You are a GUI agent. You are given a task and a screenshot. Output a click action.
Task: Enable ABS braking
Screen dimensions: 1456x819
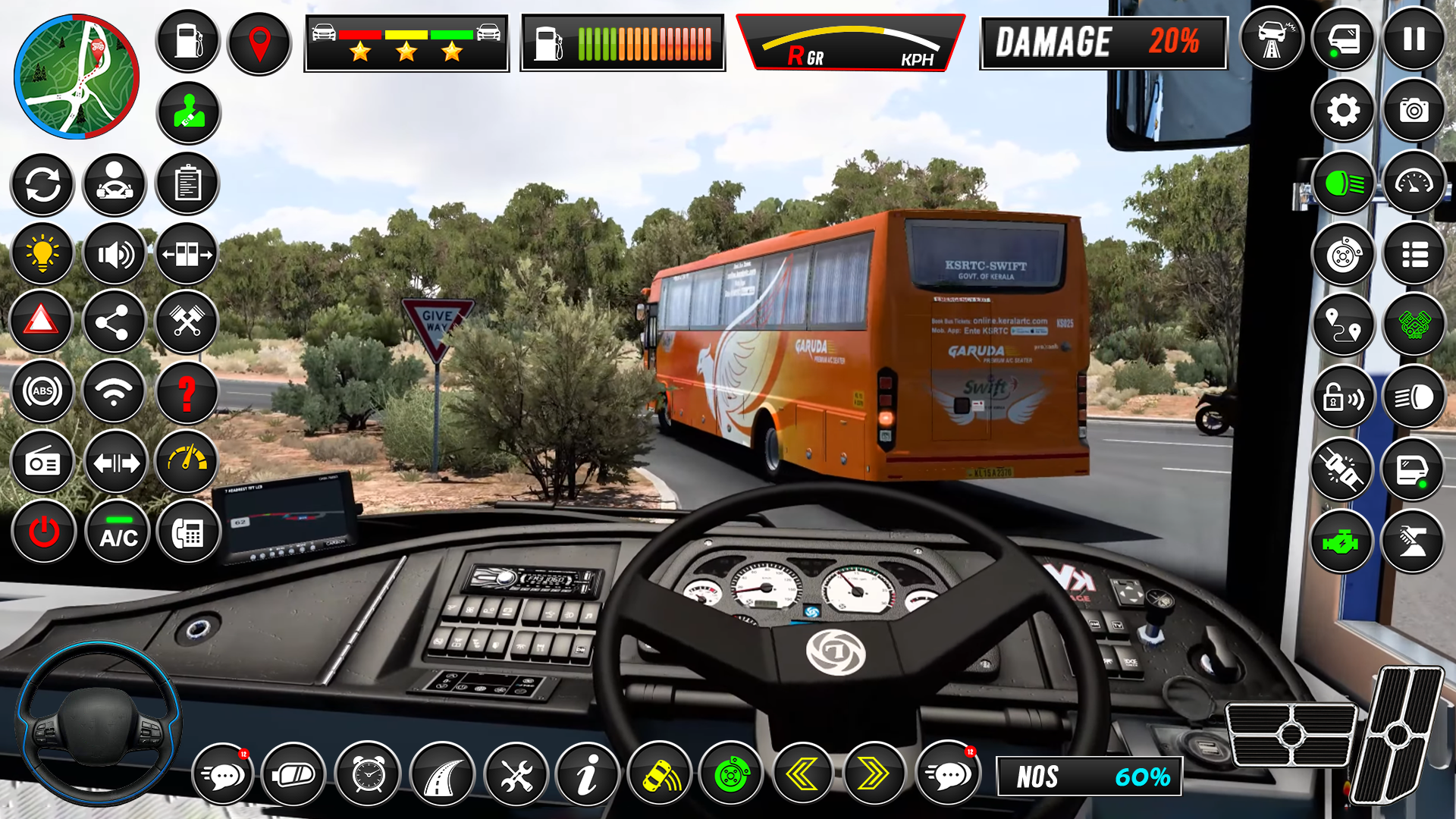pyautogui.click(x=42, y=392)
